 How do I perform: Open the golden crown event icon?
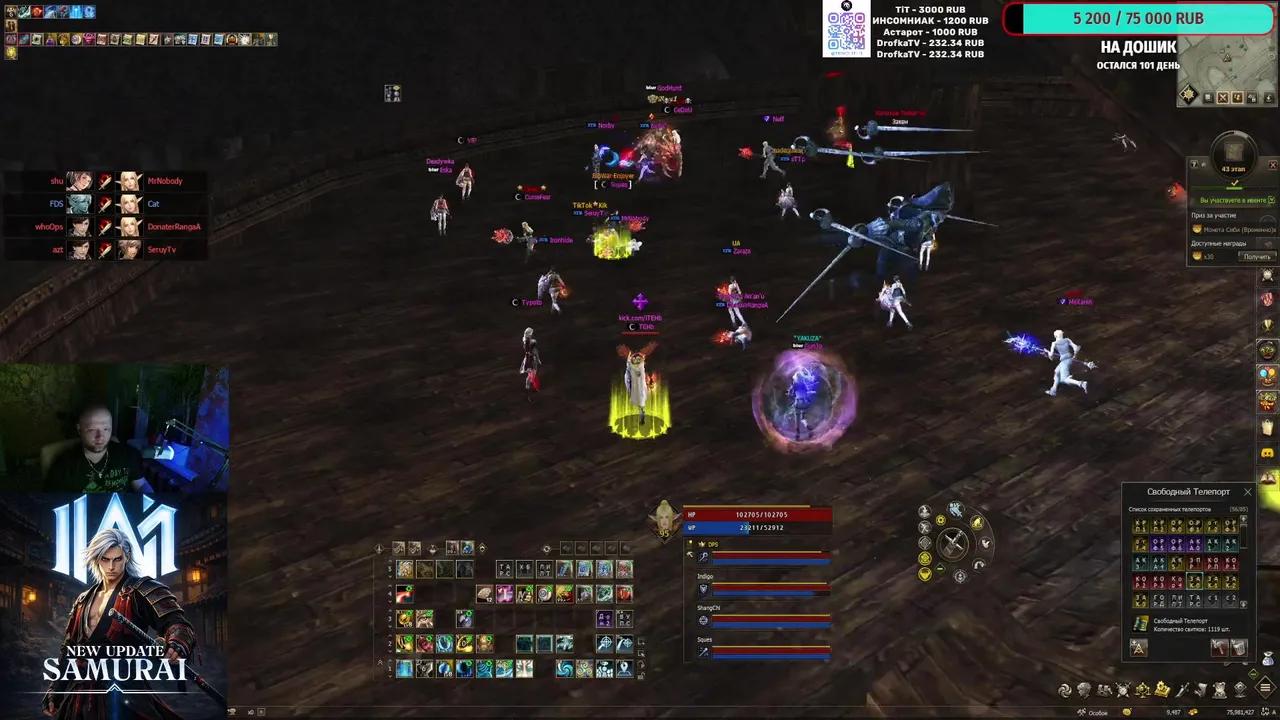coord(1162,688)
